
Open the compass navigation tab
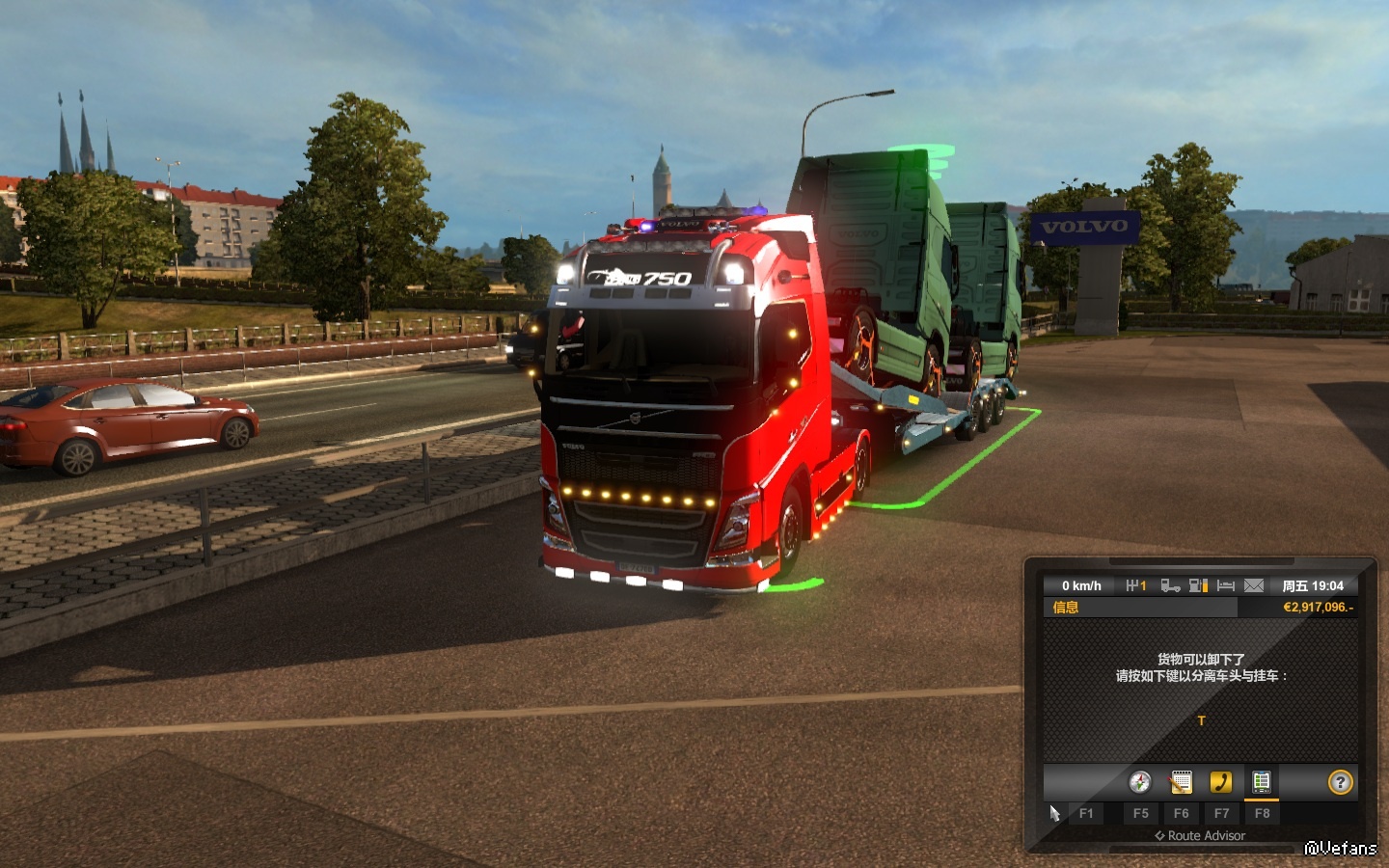pos(1140,782)
